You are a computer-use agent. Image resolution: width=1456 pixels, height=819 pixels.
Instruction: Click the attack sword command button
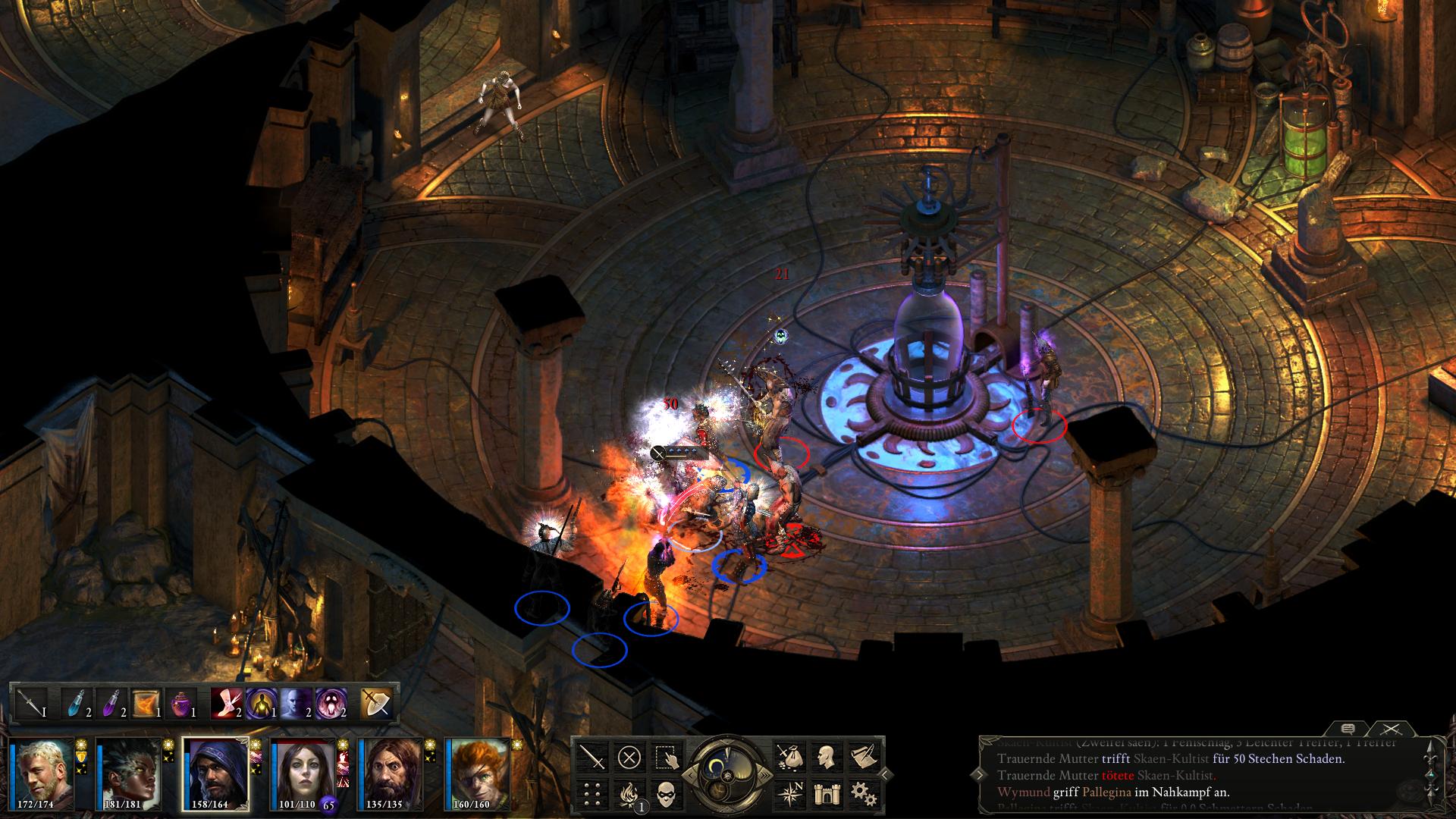(594, 756)
